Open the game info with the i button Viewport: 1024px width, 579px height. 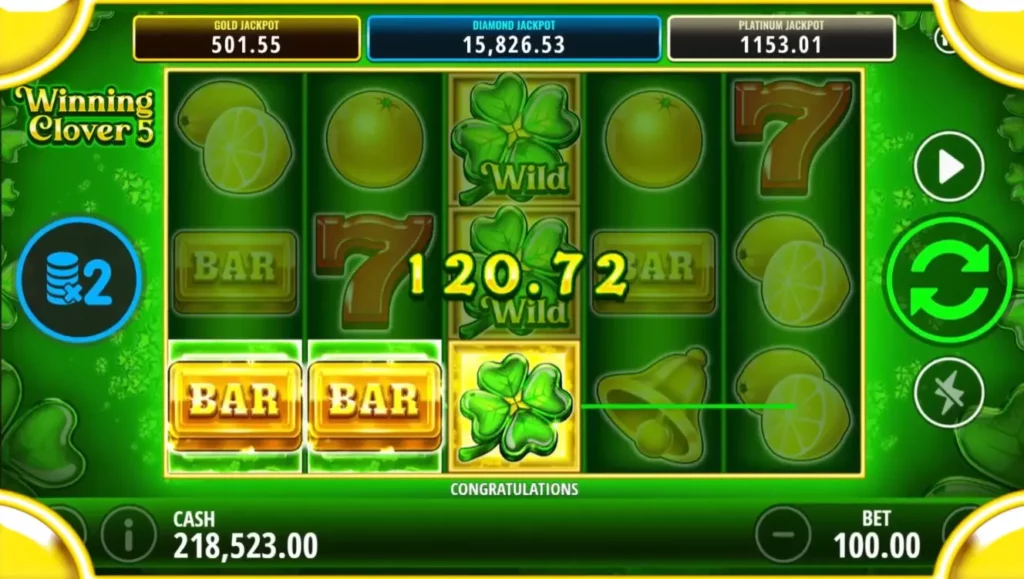[128, 535]
